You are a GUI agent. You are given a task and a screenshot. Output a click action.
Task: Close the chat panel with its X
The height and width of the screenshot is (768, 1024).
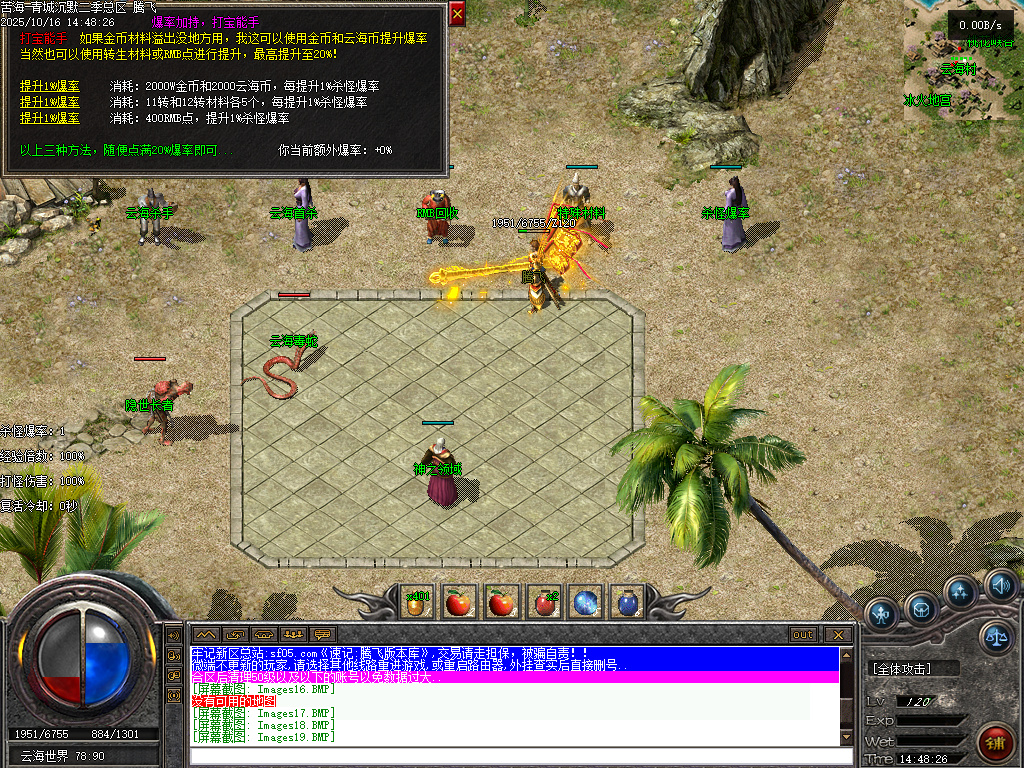pos(838,635)
